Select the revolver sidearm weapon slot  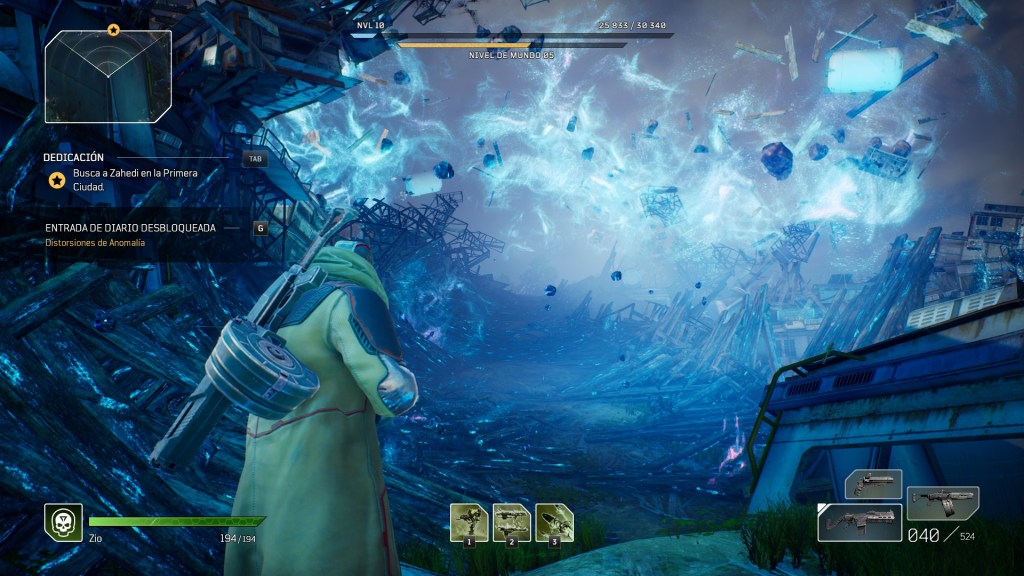coord(873,484)
